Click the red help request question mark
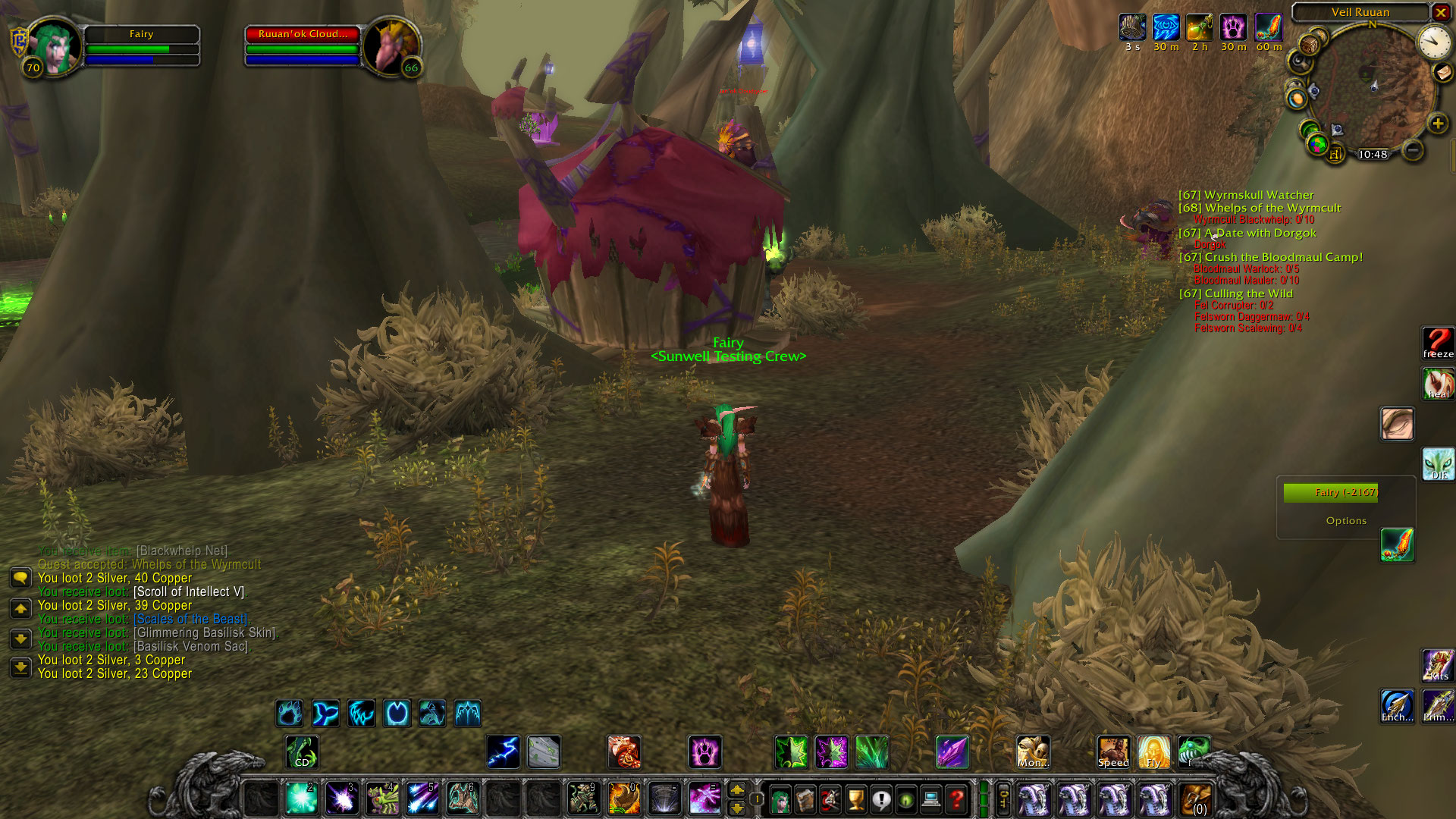Image resolution: width=1456 pixels, height=819 pixels. click(x=955, y=800)
